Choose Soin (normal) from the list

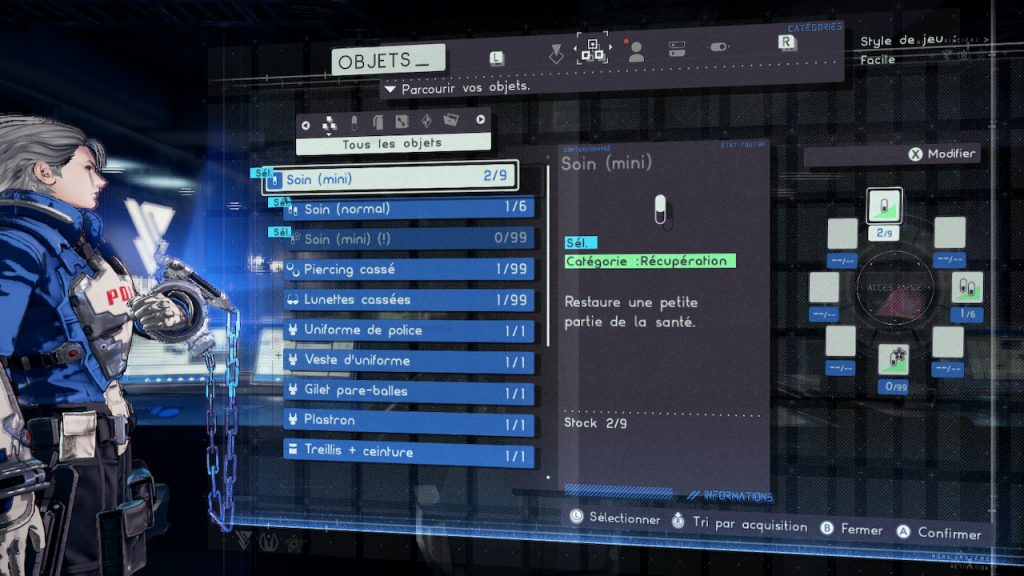(407, 209)
